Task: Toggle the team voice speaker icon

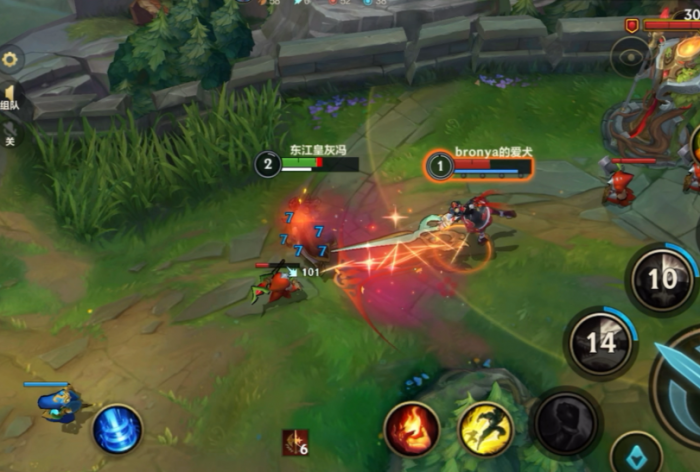Action: [x=10, y=95]
